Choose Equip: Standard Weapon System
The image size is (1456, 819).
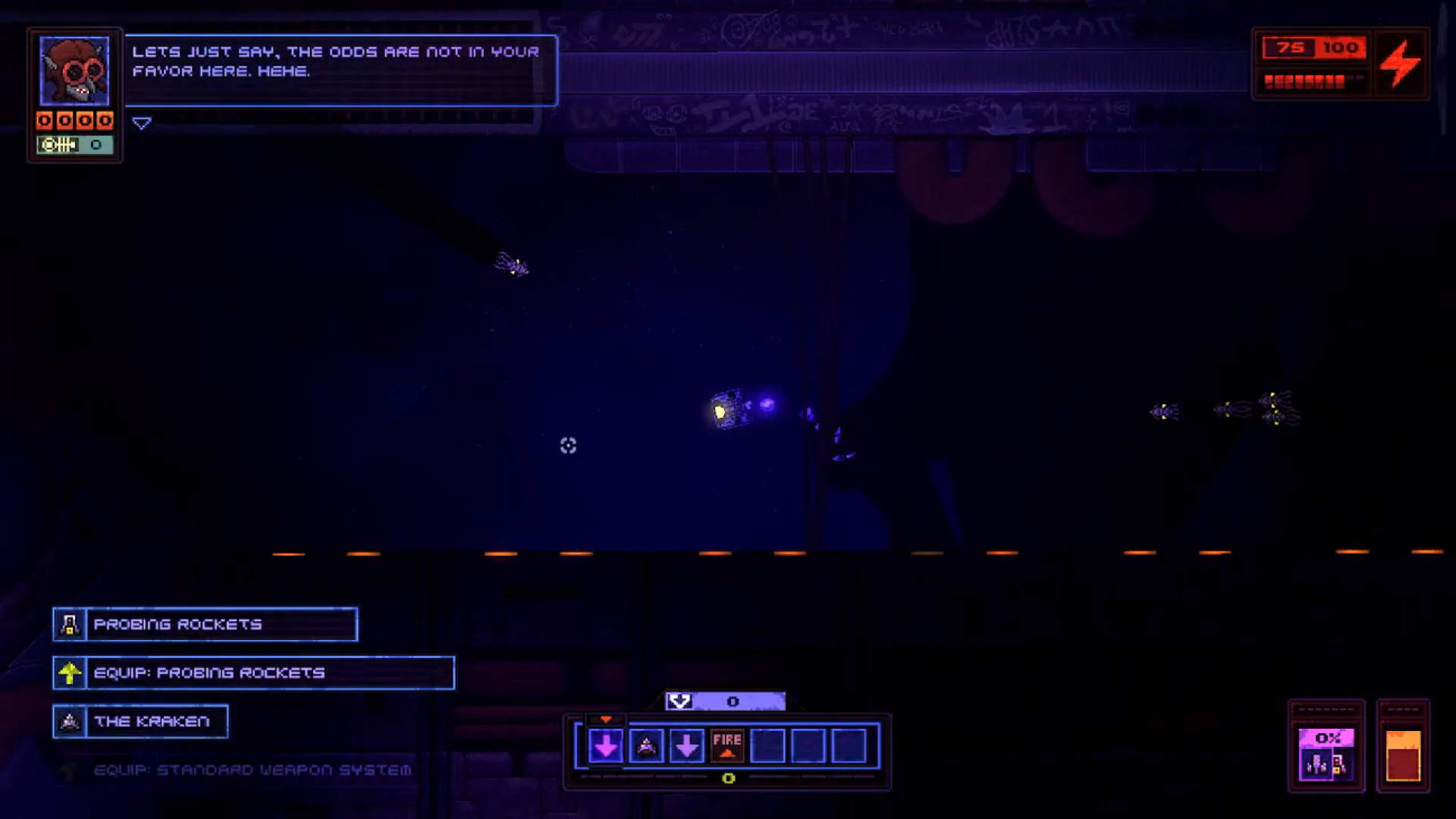pos(250,769)
